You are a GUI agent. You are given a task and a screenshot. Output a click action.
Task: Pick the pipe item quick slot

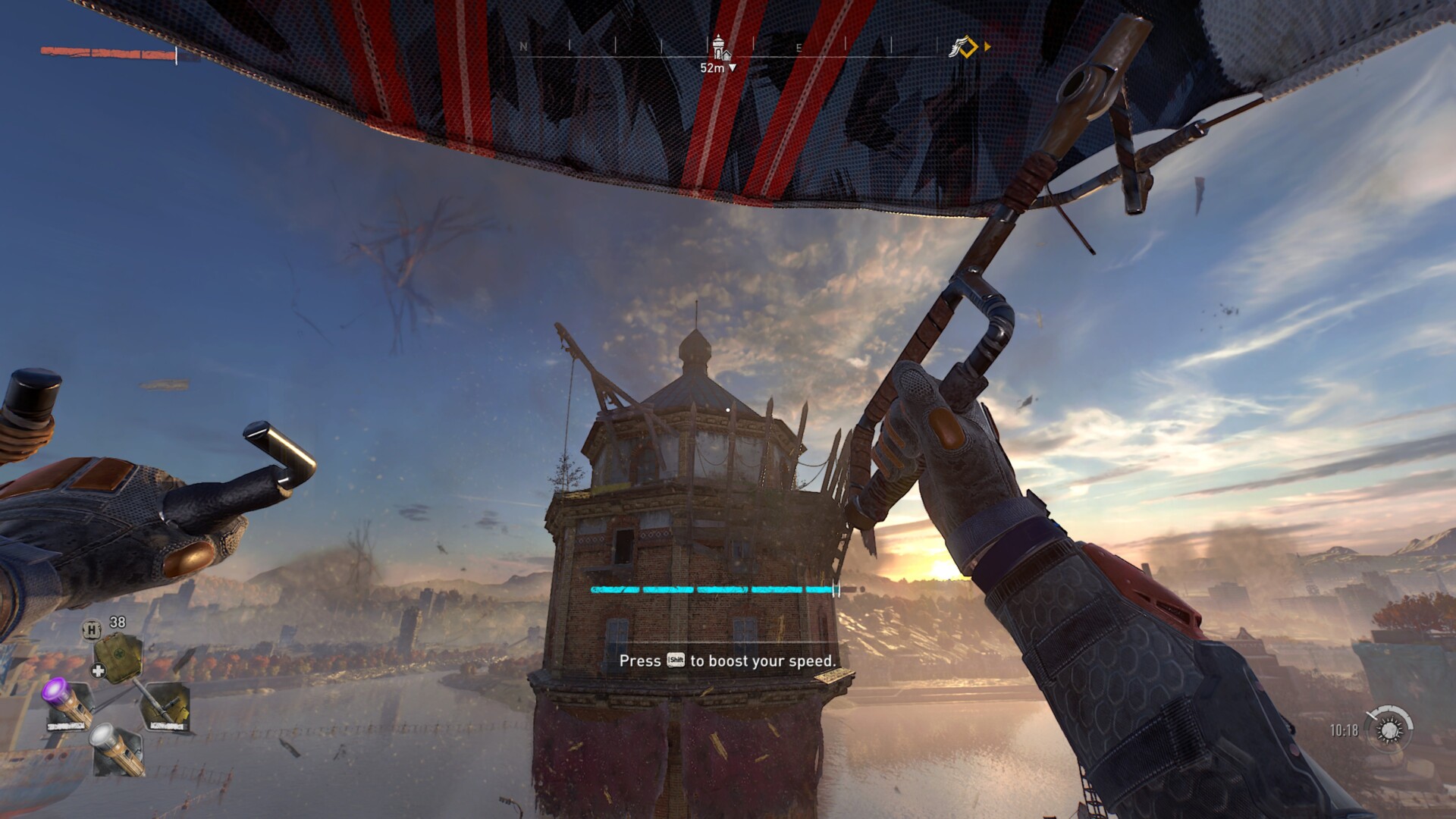pos(165,706)
